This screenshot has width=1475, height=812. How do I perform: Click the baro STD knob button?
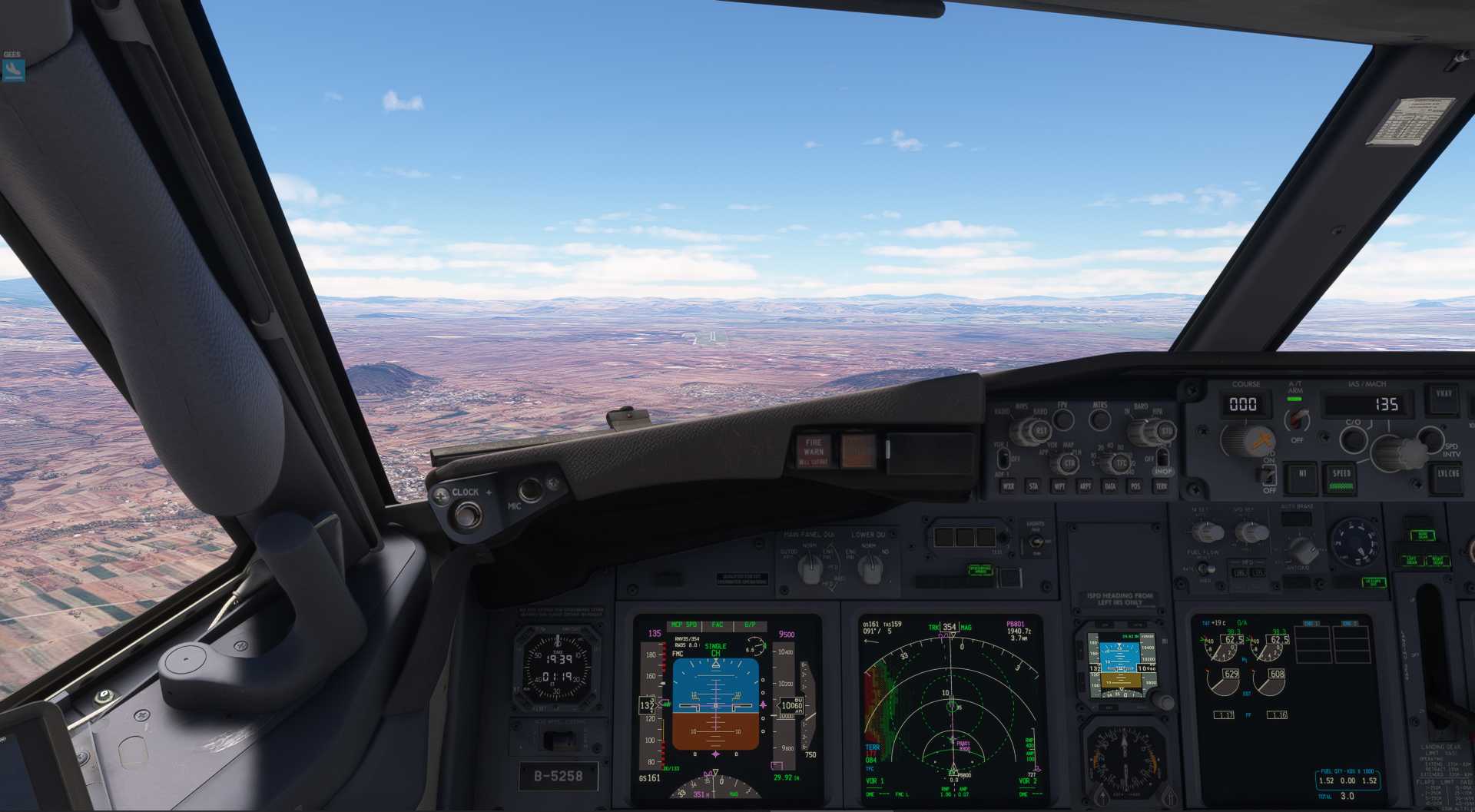[x=1166, y=432]
